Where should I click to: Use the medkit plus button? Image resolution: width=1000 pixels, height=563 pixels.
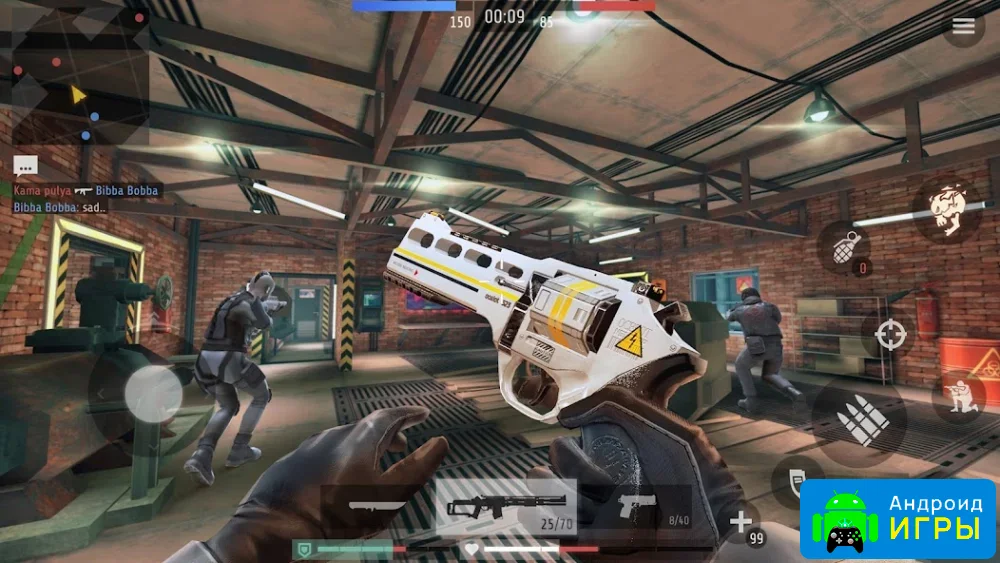[740, 522]
